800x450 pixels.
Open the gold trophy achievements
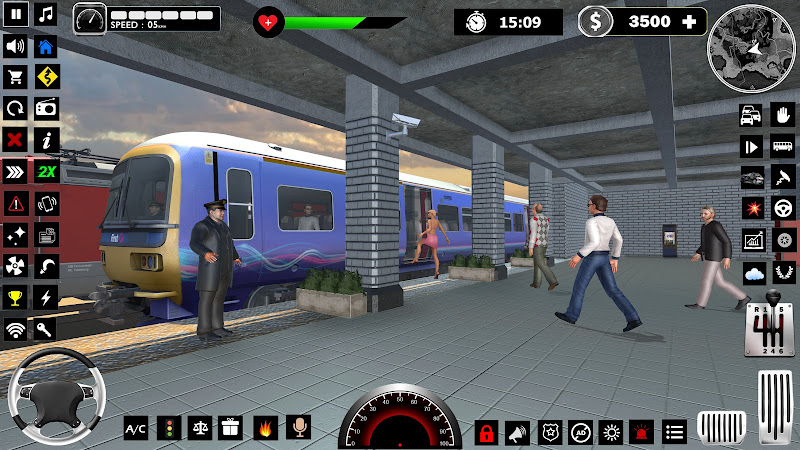pyautogui.click(x=15, y=297)
